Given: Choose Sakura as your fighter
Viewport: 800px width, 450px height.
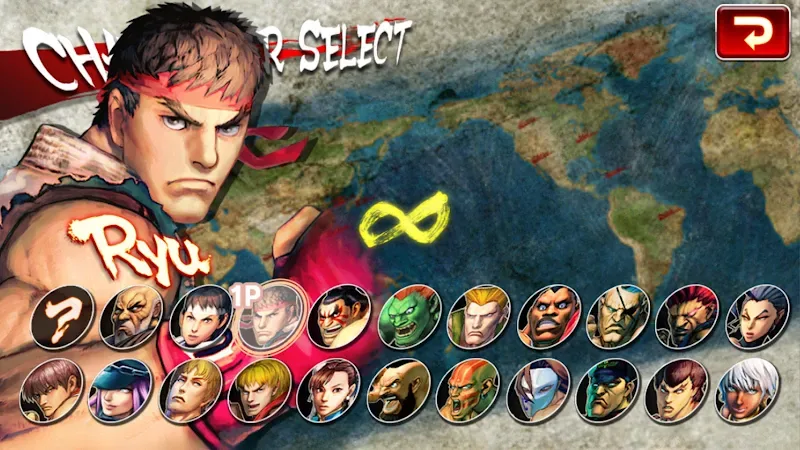Looking at the screenshot, I should tap(200, 316).
